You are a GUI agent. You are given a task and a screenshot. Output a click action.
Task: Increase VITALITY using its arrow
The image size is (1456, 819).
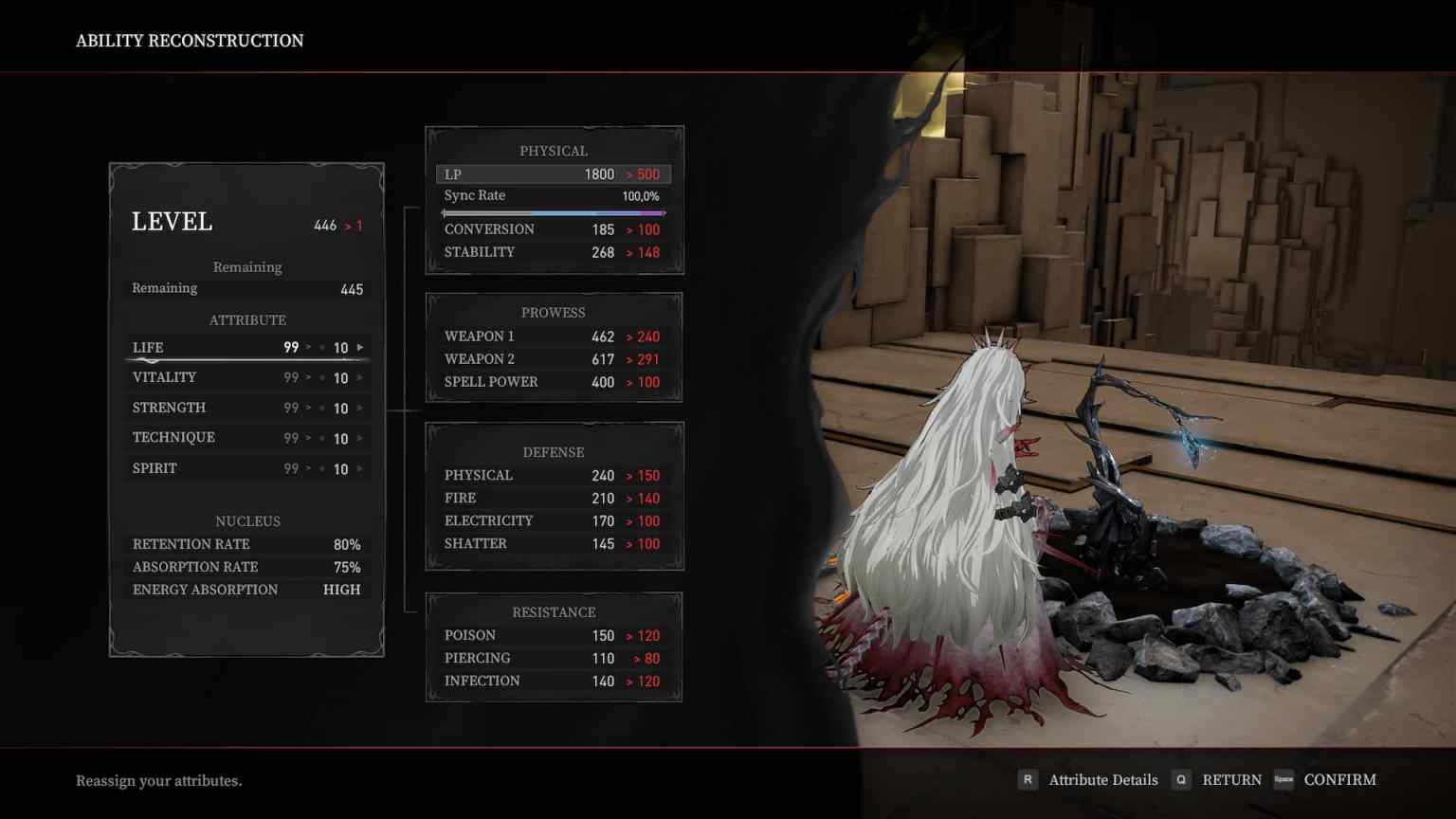359,377
